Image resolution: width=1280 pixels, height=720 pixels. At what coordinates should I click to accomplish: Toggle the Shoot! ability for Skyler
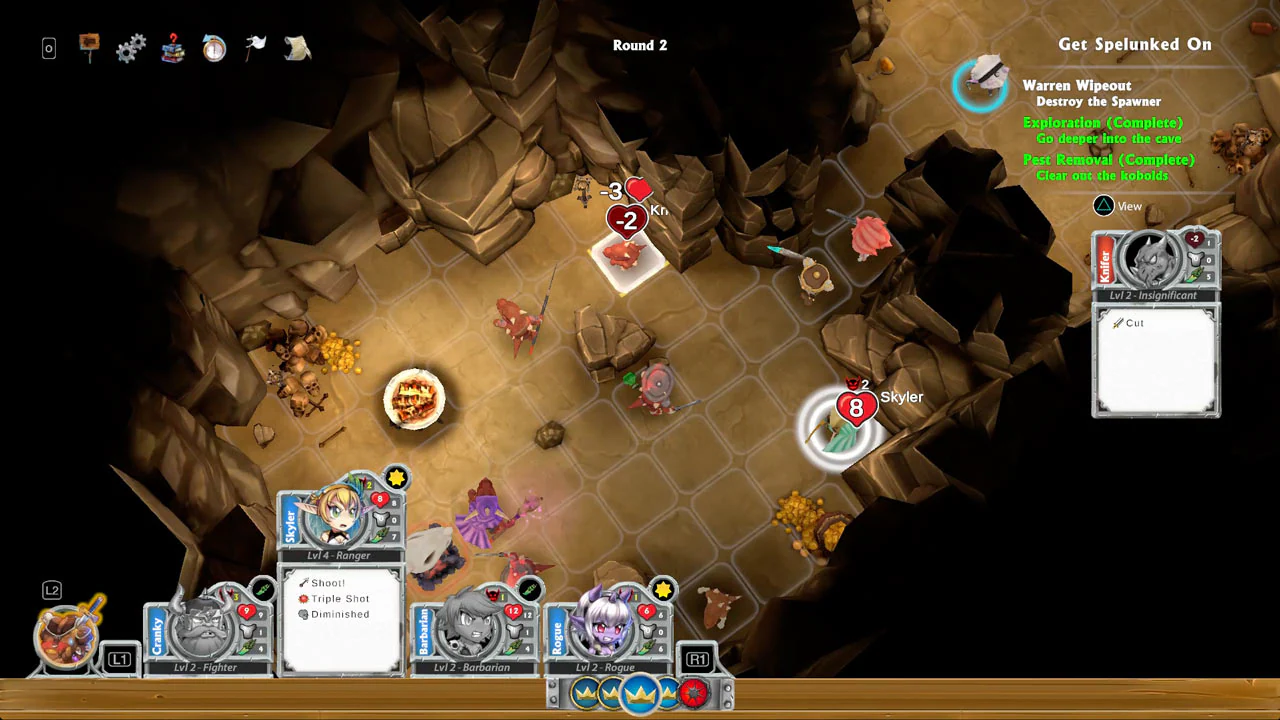(327, 582)
